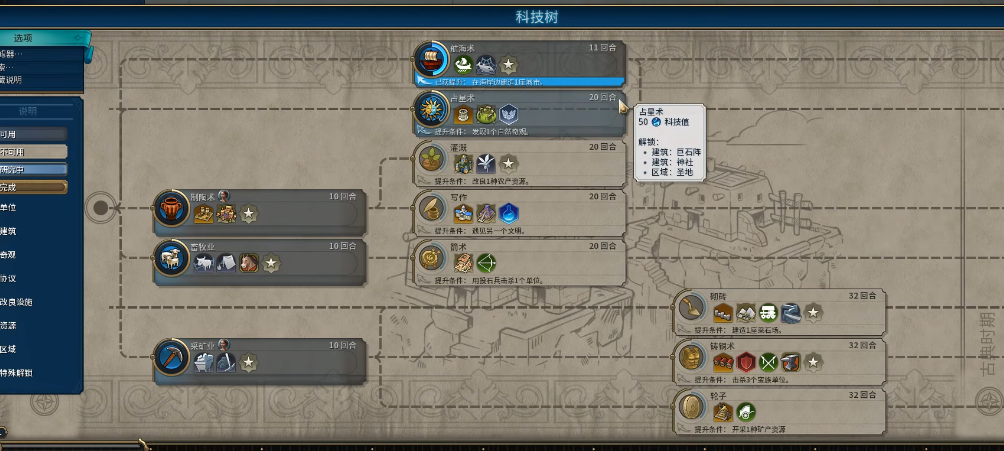This screenshot has width=1004, height=451.
Task: Click the campus district icon under 写作
Action: (x=508, y=212)
